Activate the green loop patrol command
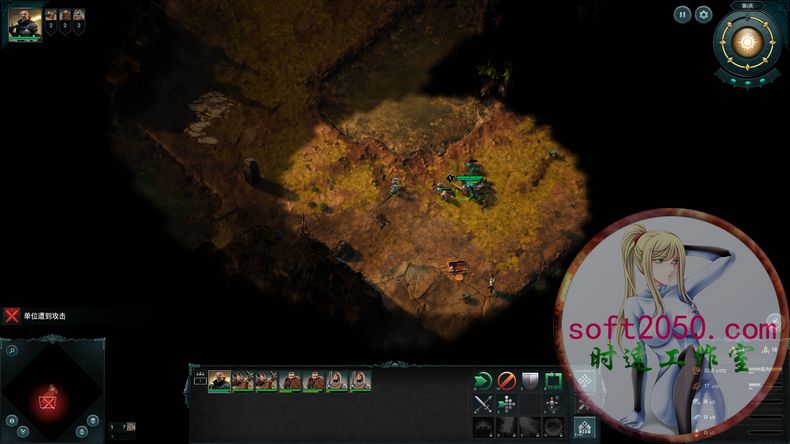 [x=554, y=380]
